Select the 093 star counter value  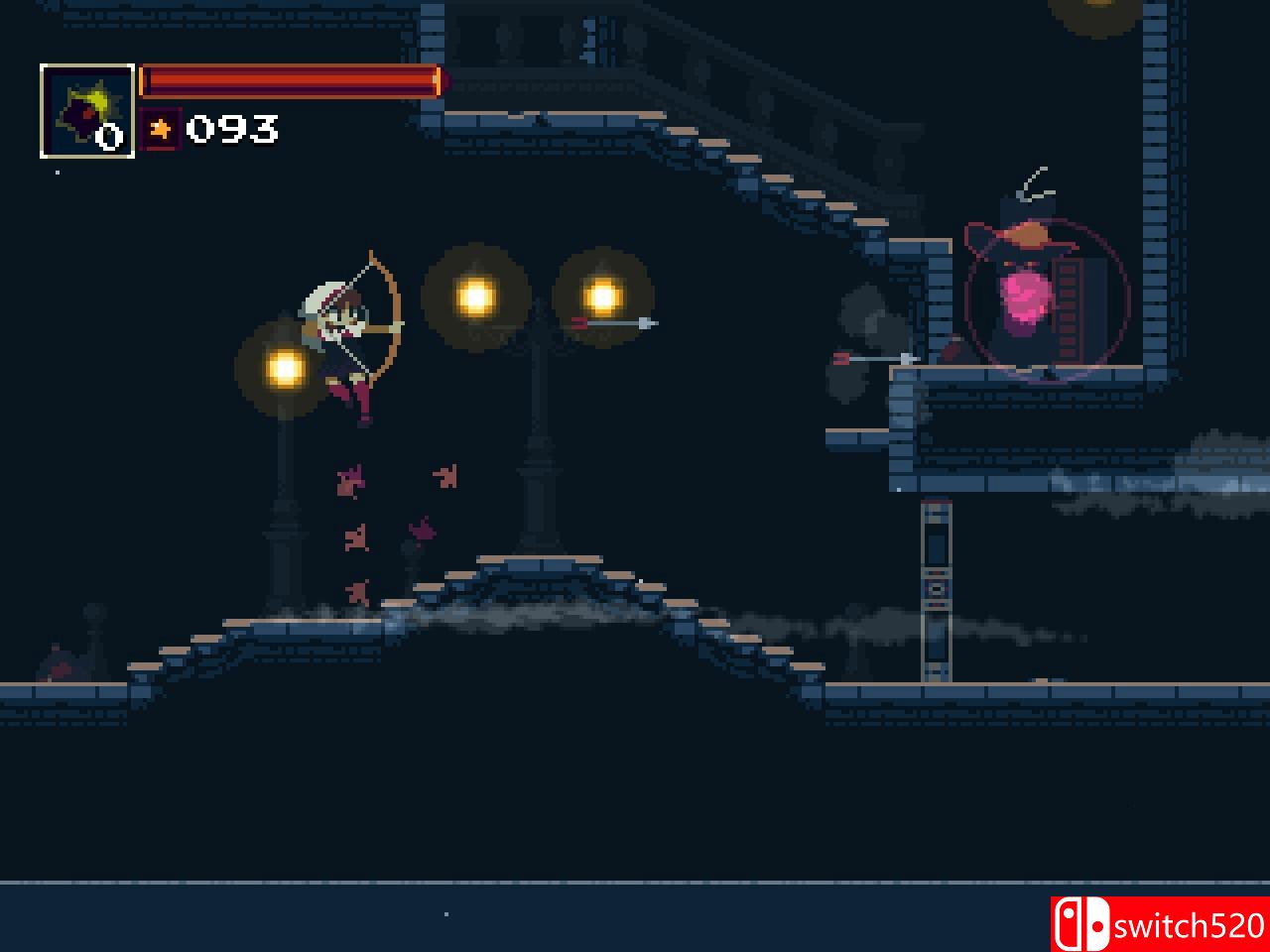(x=233, y=127)
